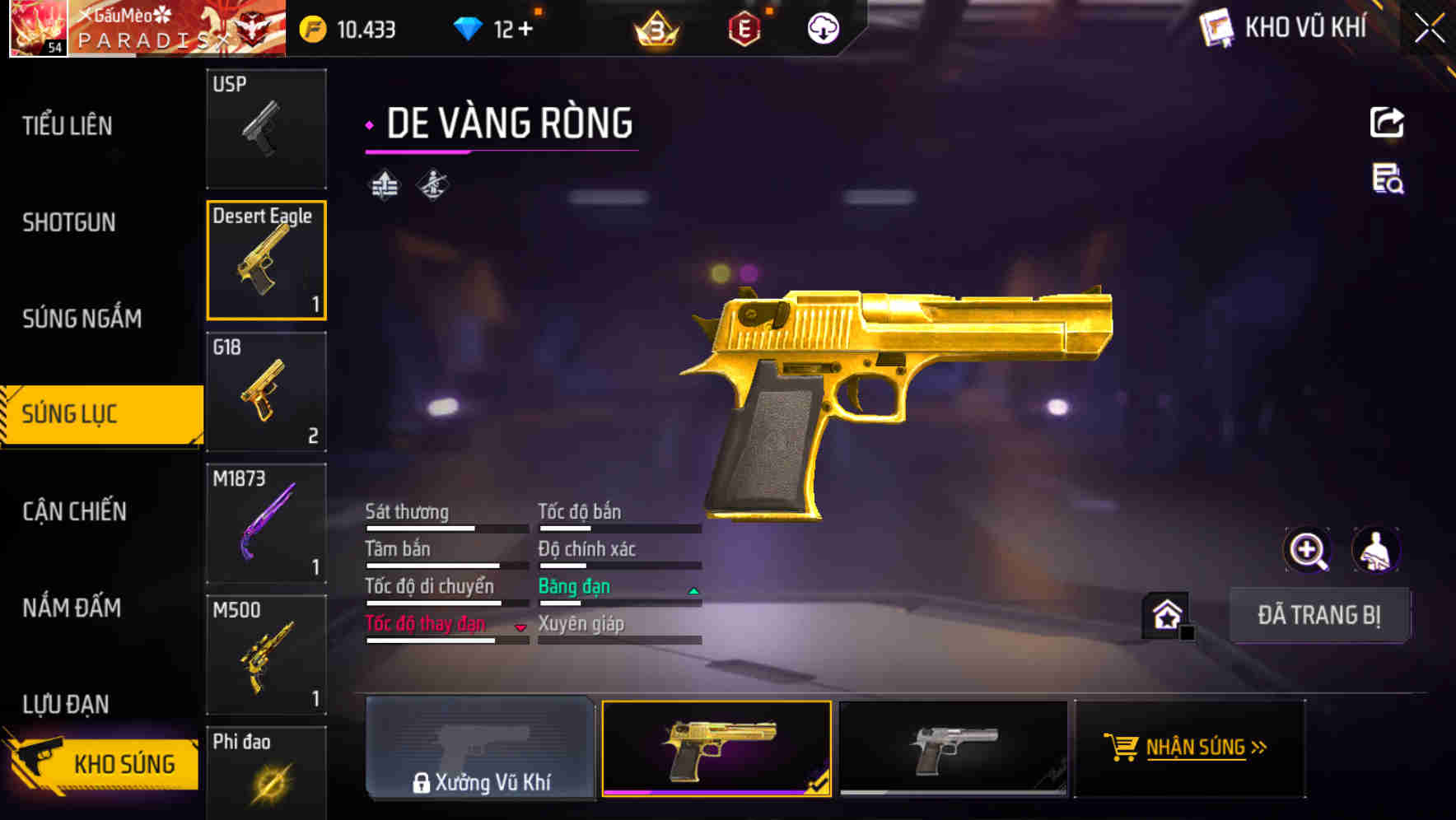Open the share icon for De Vàng Ròng

[x=1387, y=122]
